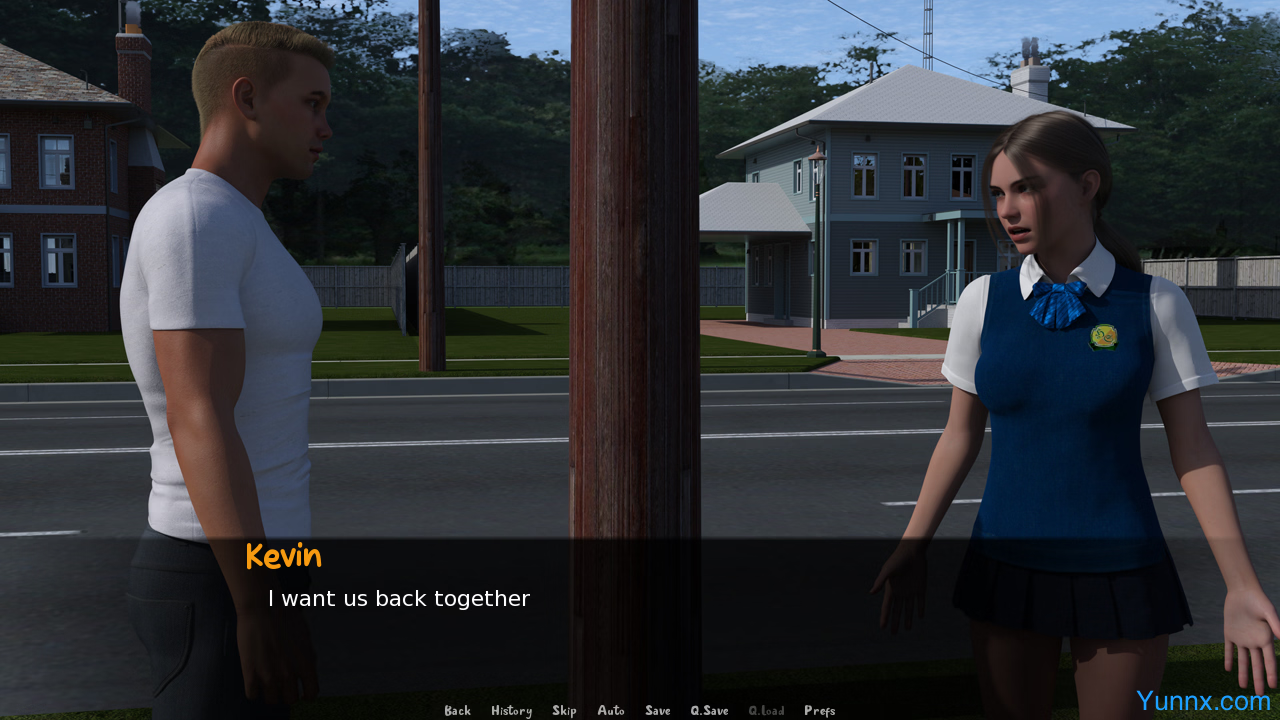Image resolution: width=1280 pixels, height=720 pixels.
Task: Open the History log
Action: click(511, 711)
